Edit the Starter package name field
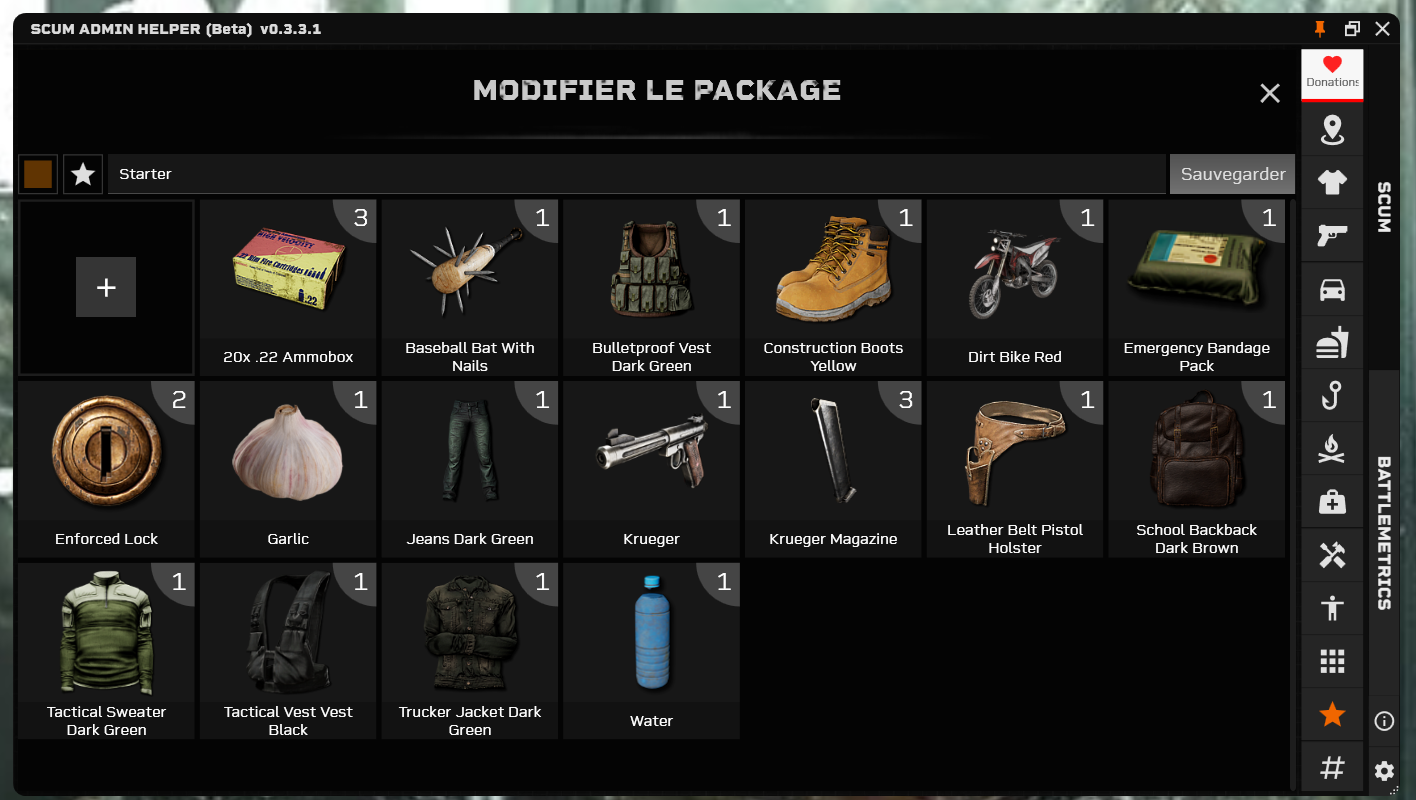Screen dimensions: 1416x800 [x=636, y=174]
